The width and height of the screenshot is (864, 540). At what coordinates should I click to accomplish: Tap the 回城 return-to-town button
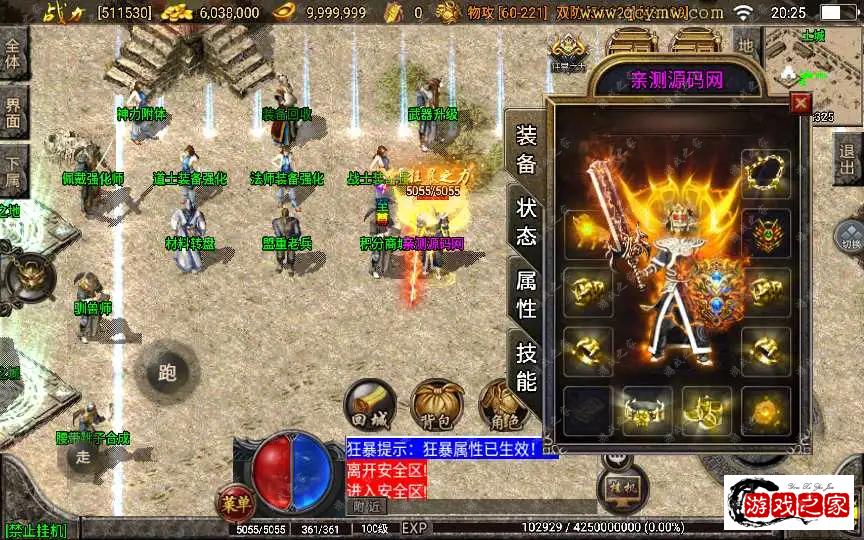[x=368, y=404]
